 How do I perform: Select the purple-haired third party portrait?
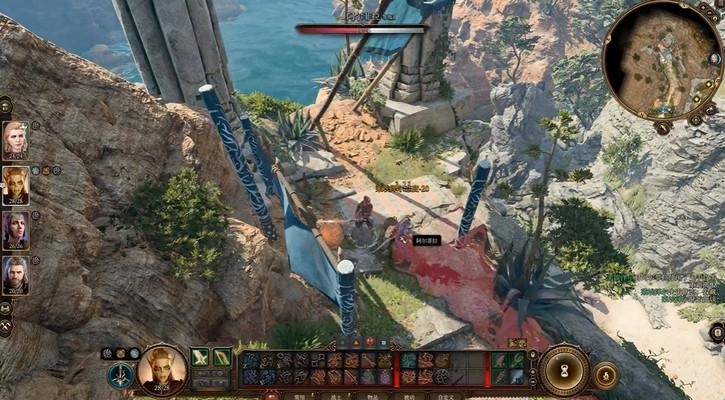click(15, 230)
